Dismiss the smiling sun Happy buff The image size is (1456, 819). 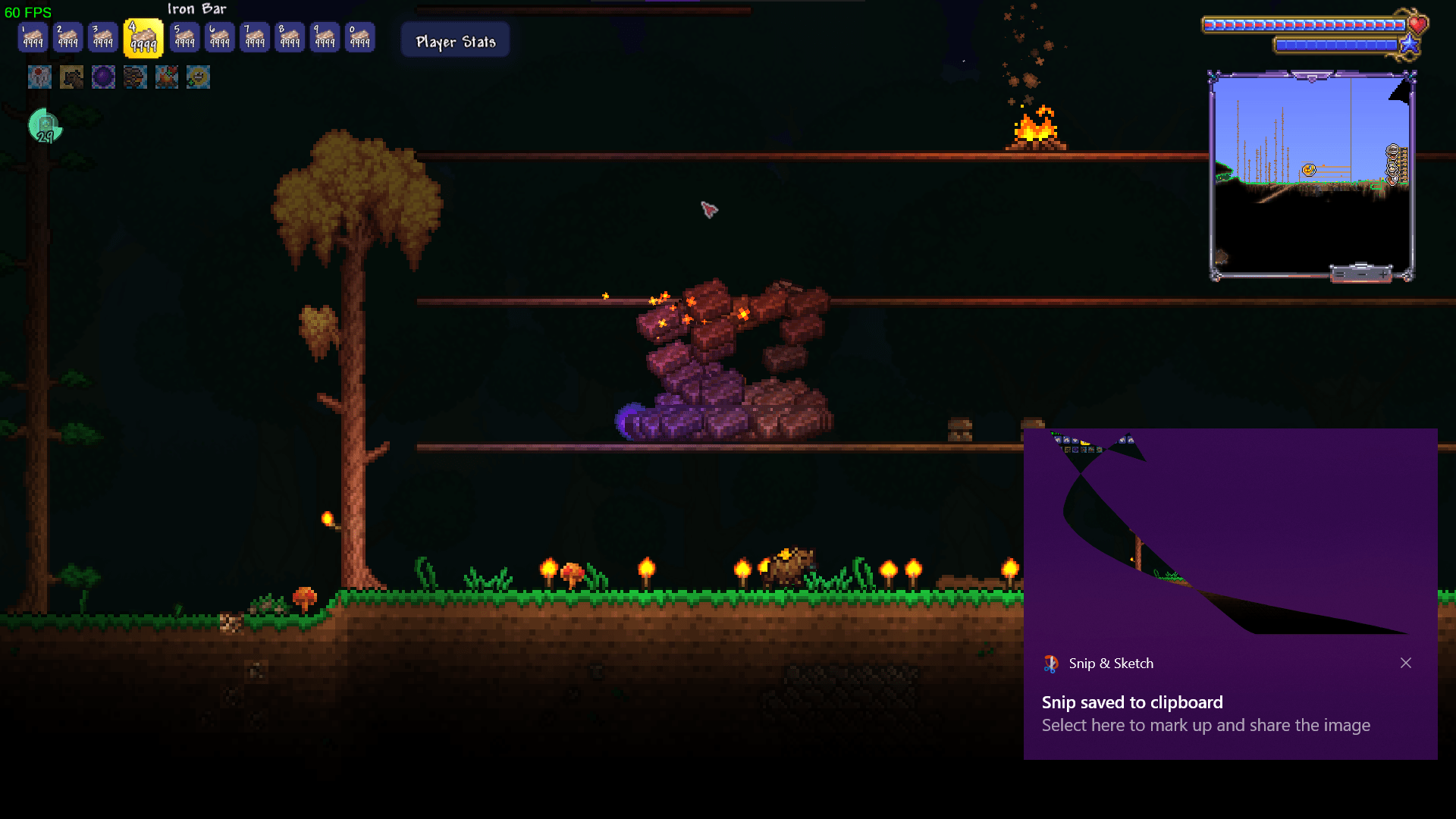click(199, 77)
